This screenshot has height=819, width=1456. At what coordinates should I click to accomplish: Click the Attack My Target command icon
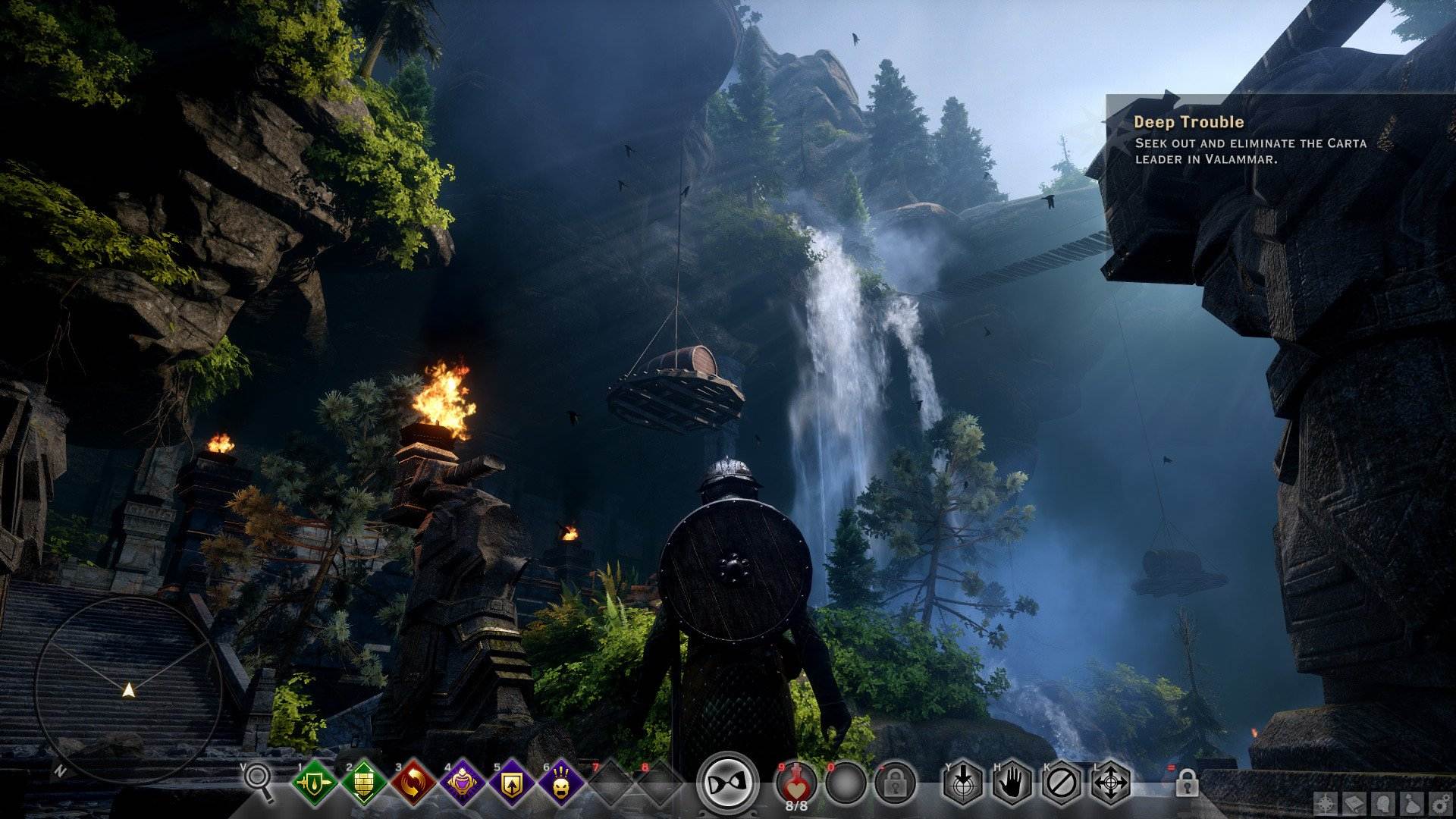pyautogui.click(x=962, y=785)
